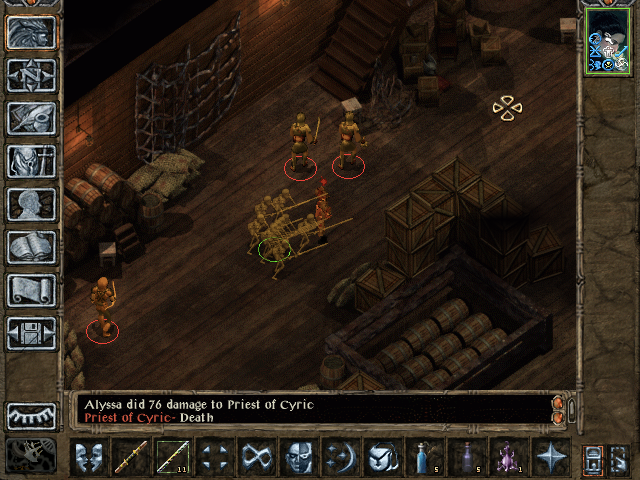Click the crescent moon spell button
The height and width of the screenshot is (480, 640).
339,458
